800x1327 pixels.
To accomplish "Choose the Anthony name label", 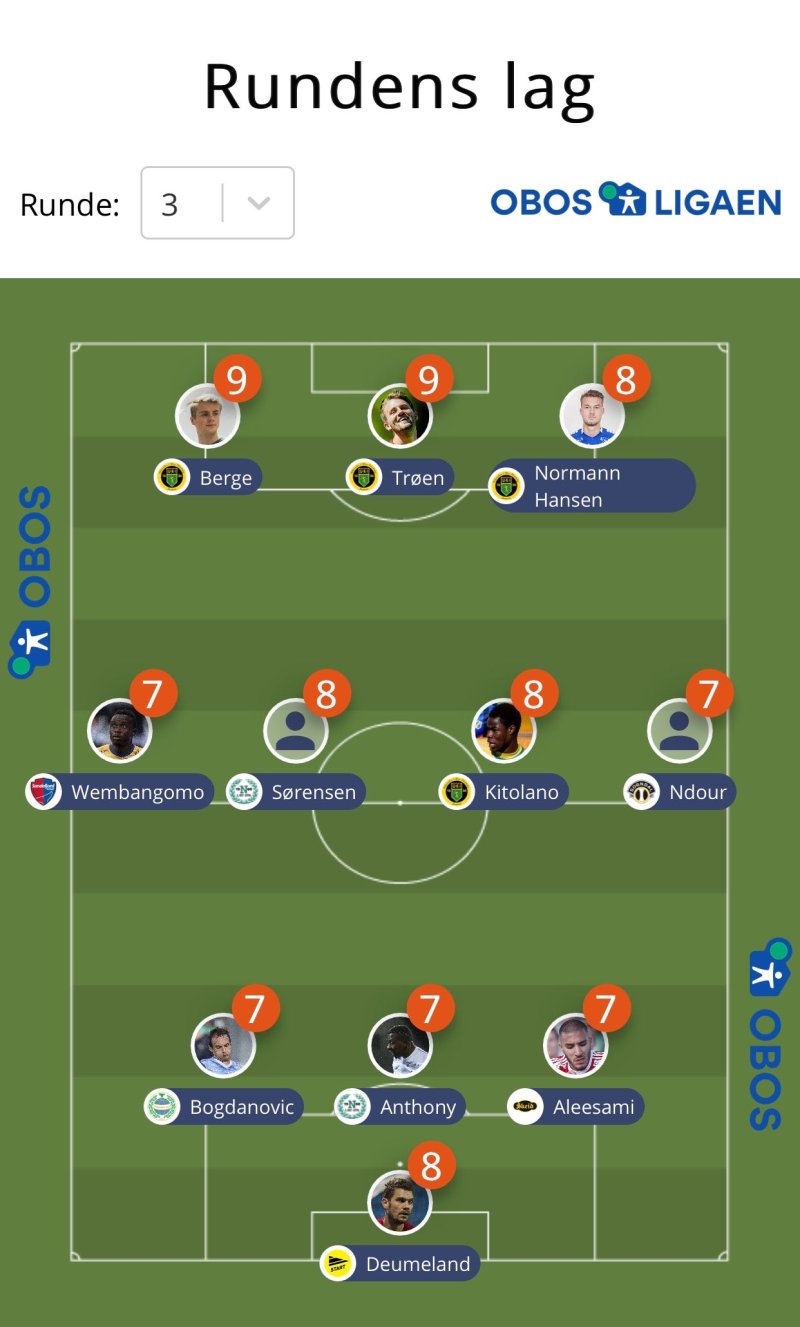I will click(417, 1107).
